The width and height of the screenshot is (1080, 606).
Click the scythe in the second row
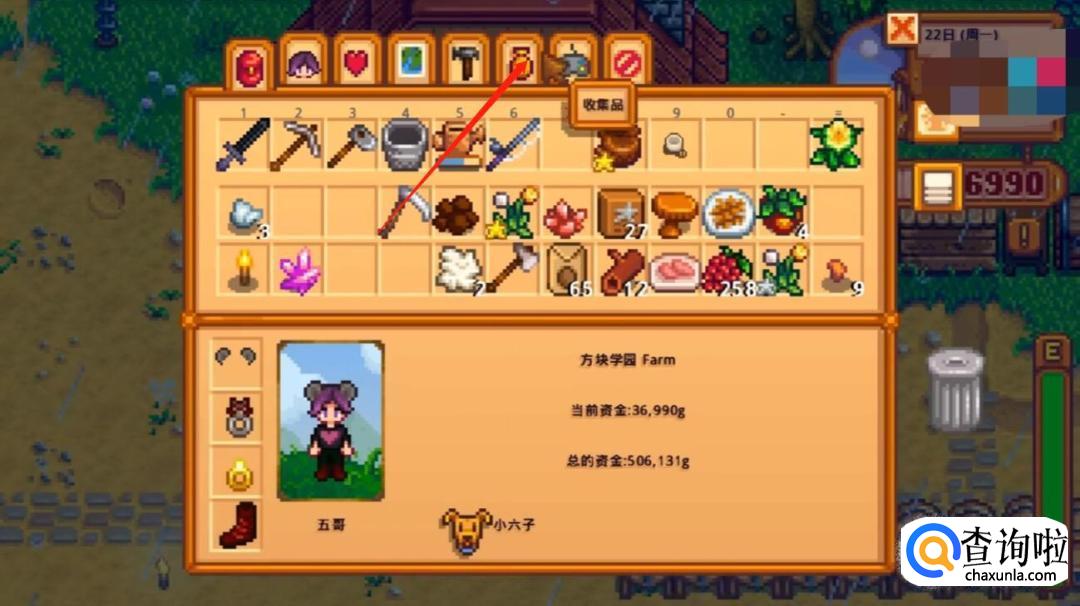pyautogui.click(x=405, y=211)
